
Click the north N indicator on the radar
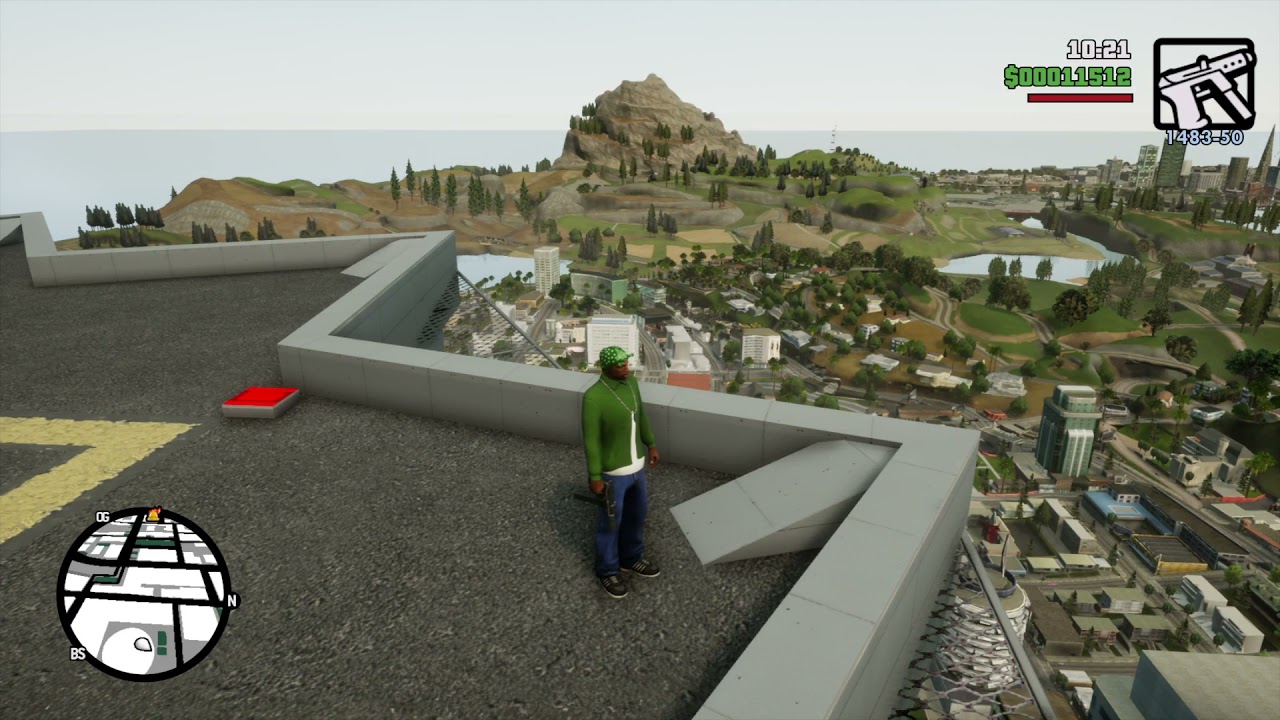coord(232,601)
